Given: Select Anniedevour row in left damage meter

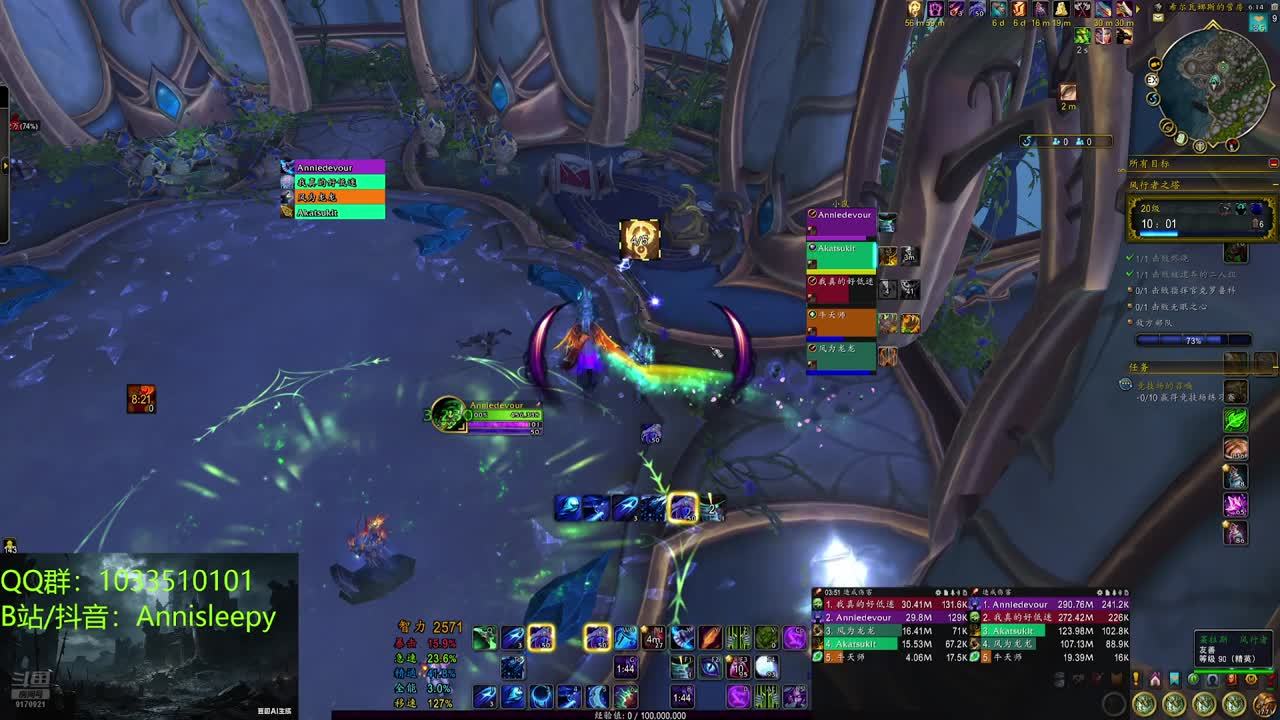Looking at the screenshot, I should pos(860,618).
